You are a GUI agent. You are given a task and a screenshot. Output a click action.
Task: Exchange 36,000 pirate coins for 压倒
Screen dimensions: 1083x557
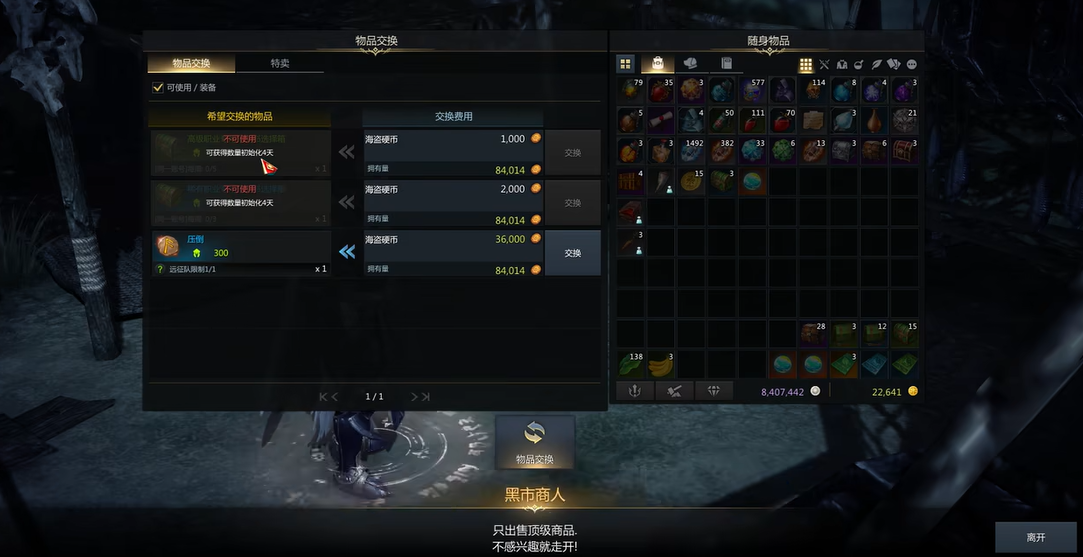tap(572, 253)
